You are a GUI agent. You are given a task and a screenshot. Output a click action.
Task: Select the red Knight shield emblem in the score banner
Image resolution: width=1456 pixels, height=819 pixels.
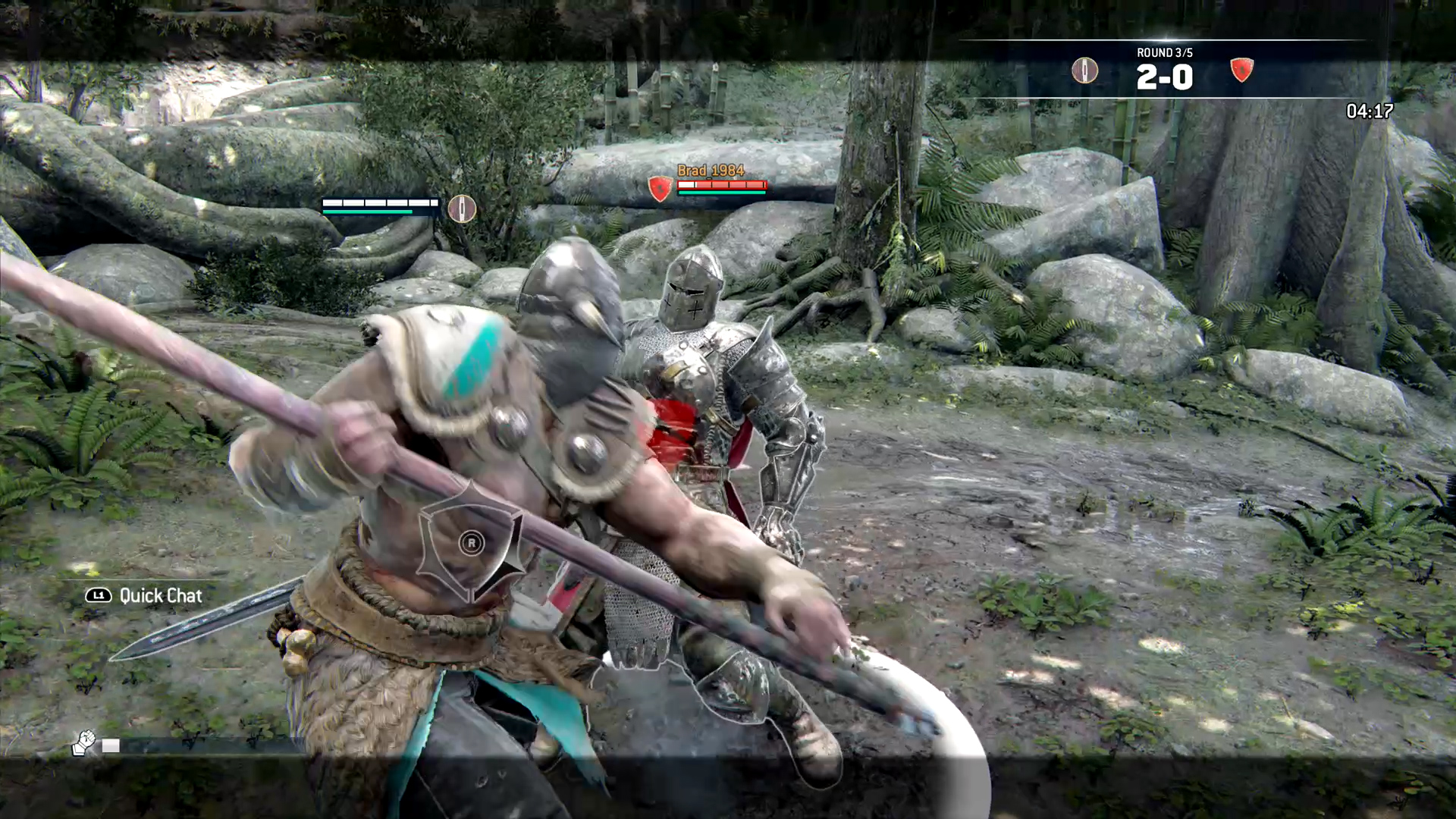[1241, 70]
